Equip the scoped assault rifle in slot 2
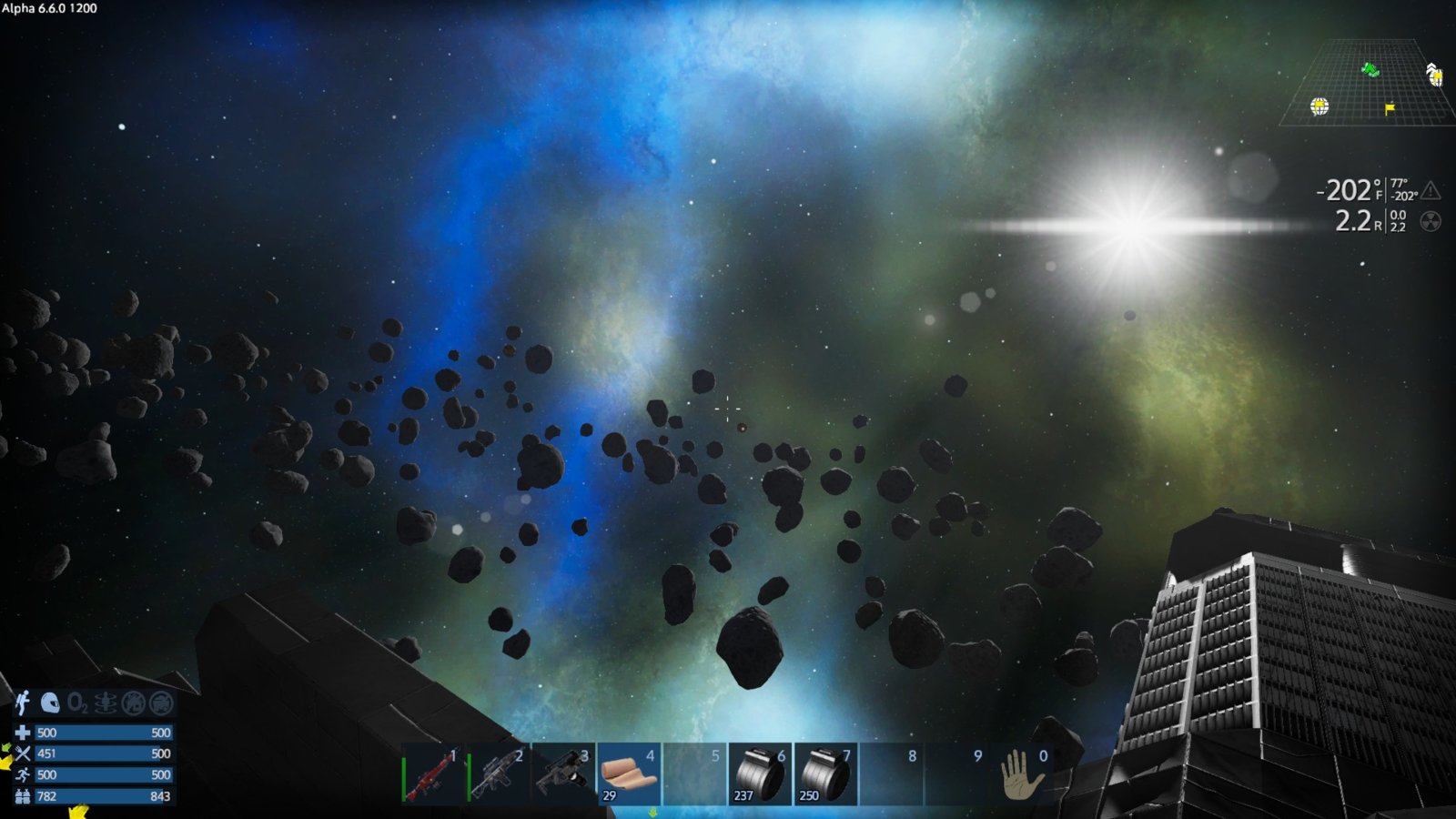This screenshot has height=819, width=1456. [x=498, y=774]
